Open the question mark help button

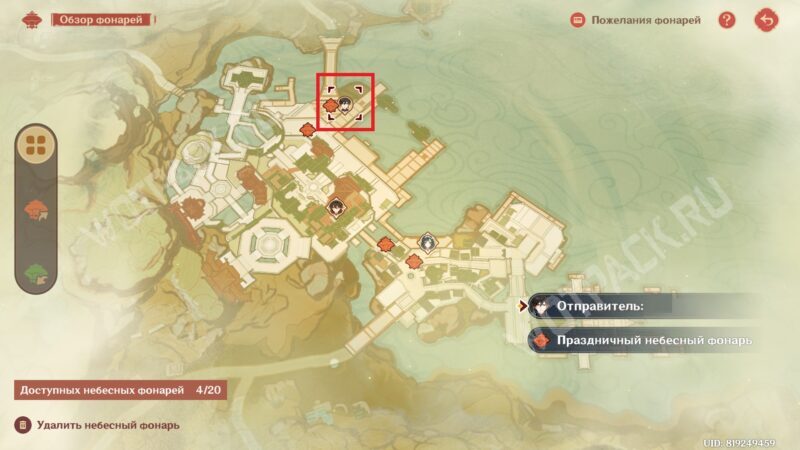(x=727, y=20)
